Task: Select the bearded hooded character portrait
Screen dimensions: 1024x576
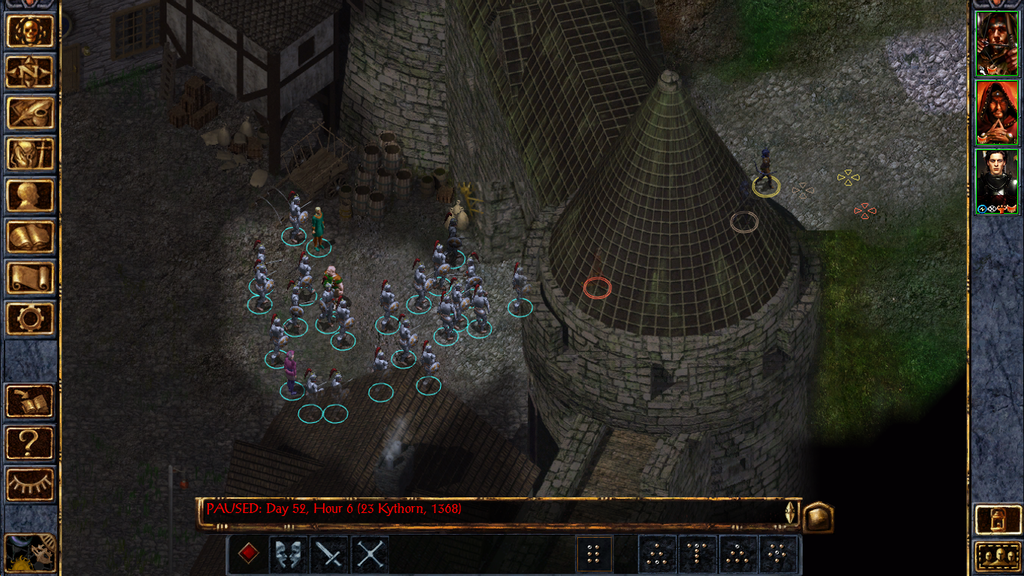Action: (997, 44)
